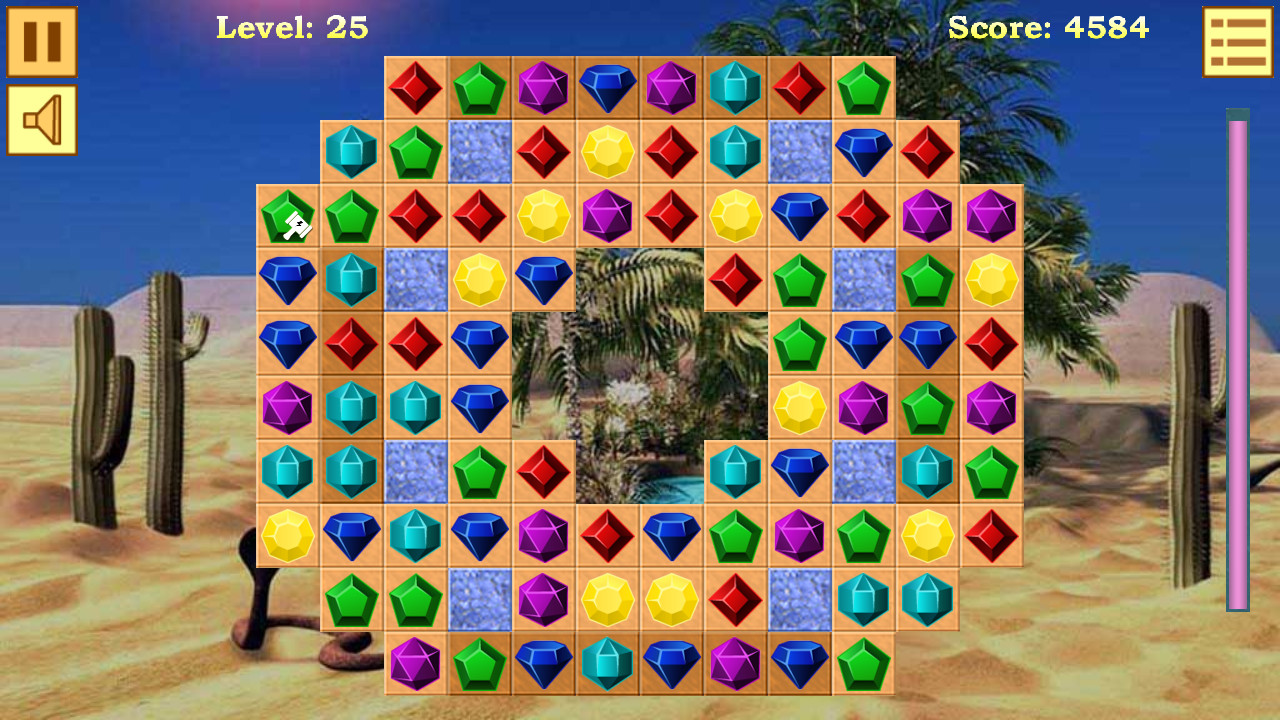Click the yellow gem near the right edge
1280x720 pixels.
991,280
